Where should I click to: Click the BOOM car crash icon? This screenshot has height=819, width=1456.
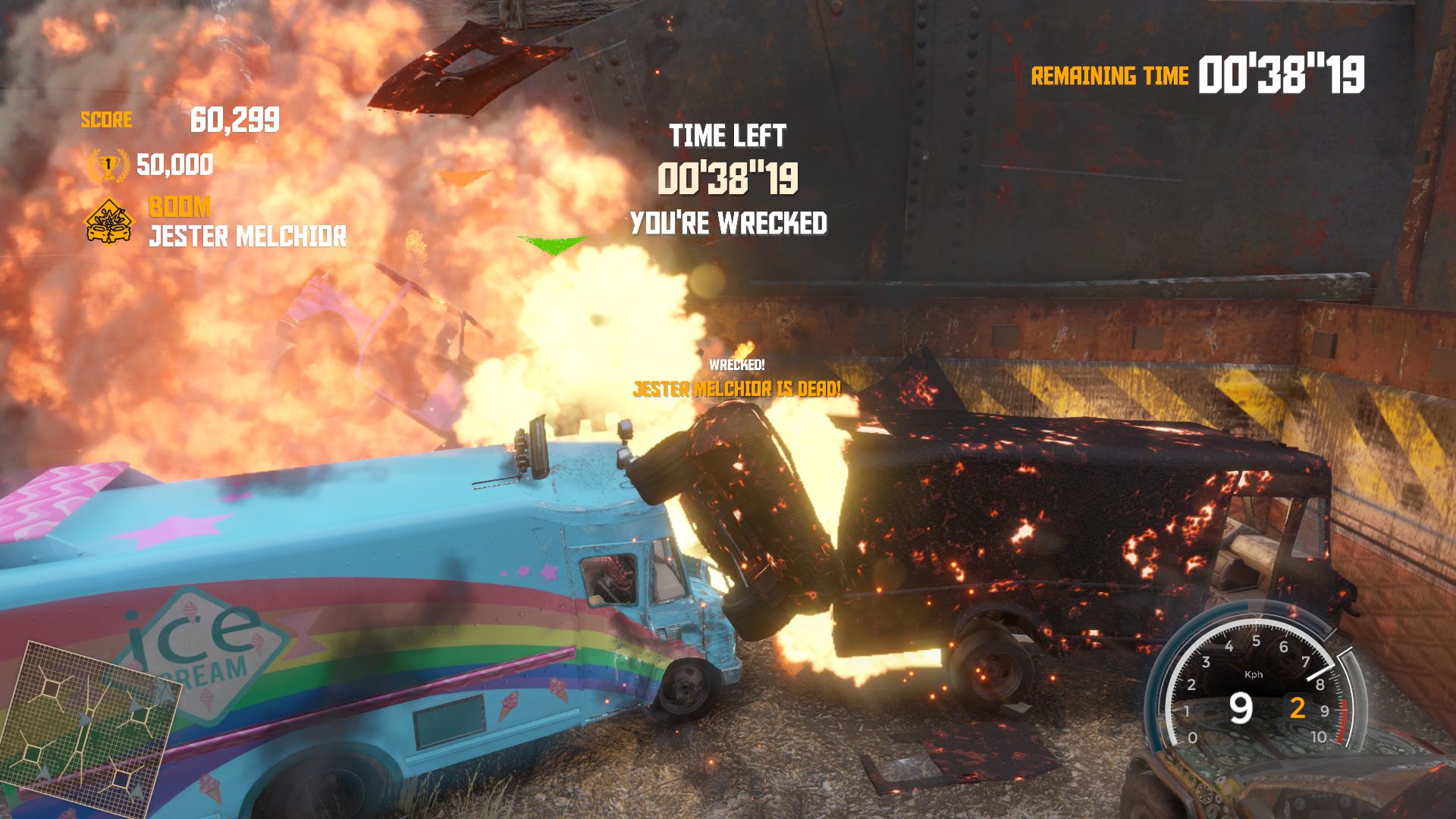coord(108,221)
